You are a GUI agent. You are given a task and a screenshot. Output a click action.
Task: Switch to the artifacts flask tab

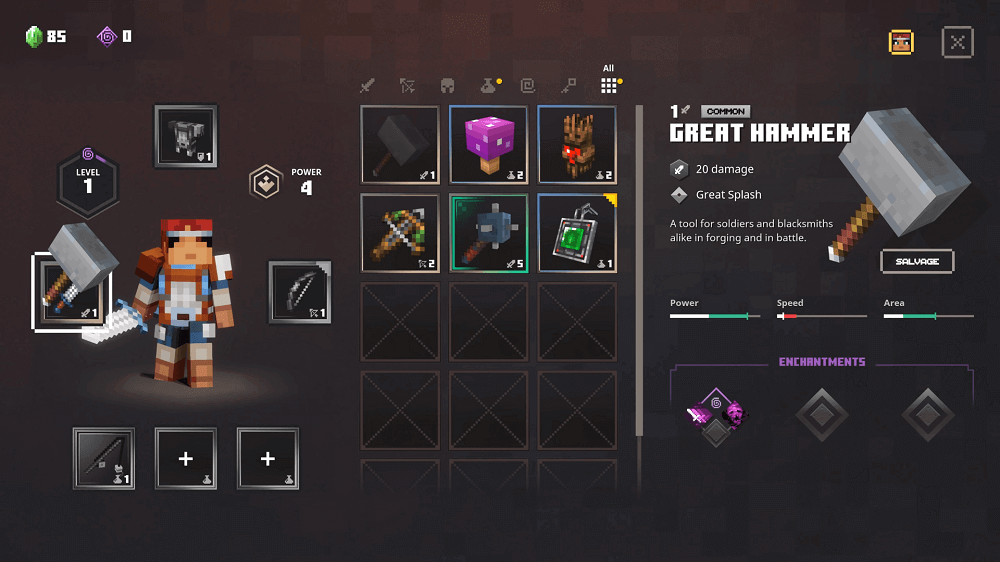click(x=487, y=86)
